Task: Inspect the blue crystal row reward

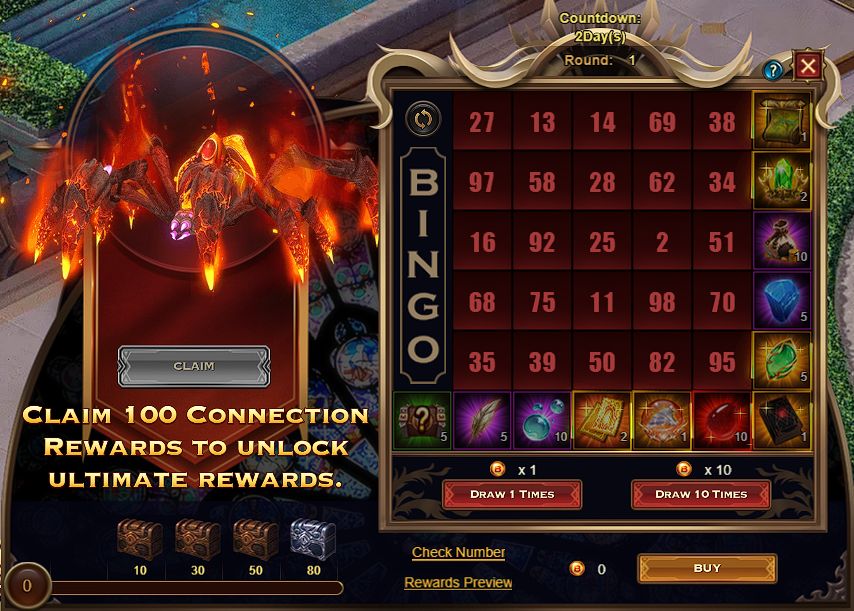Action: [x=781, y=300]
